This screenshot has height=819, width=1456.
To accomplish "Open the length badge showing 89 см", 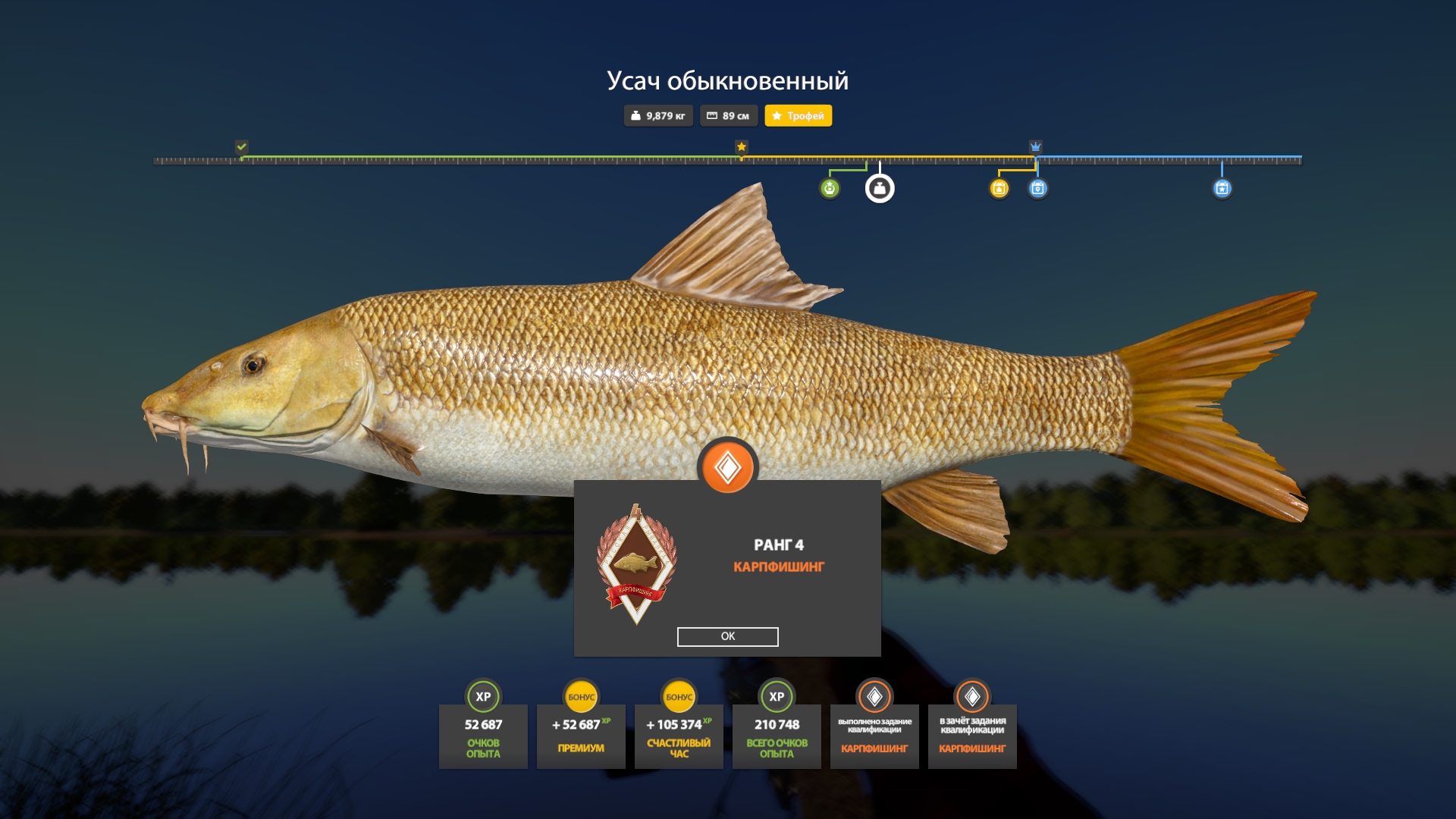I will 727,116.
